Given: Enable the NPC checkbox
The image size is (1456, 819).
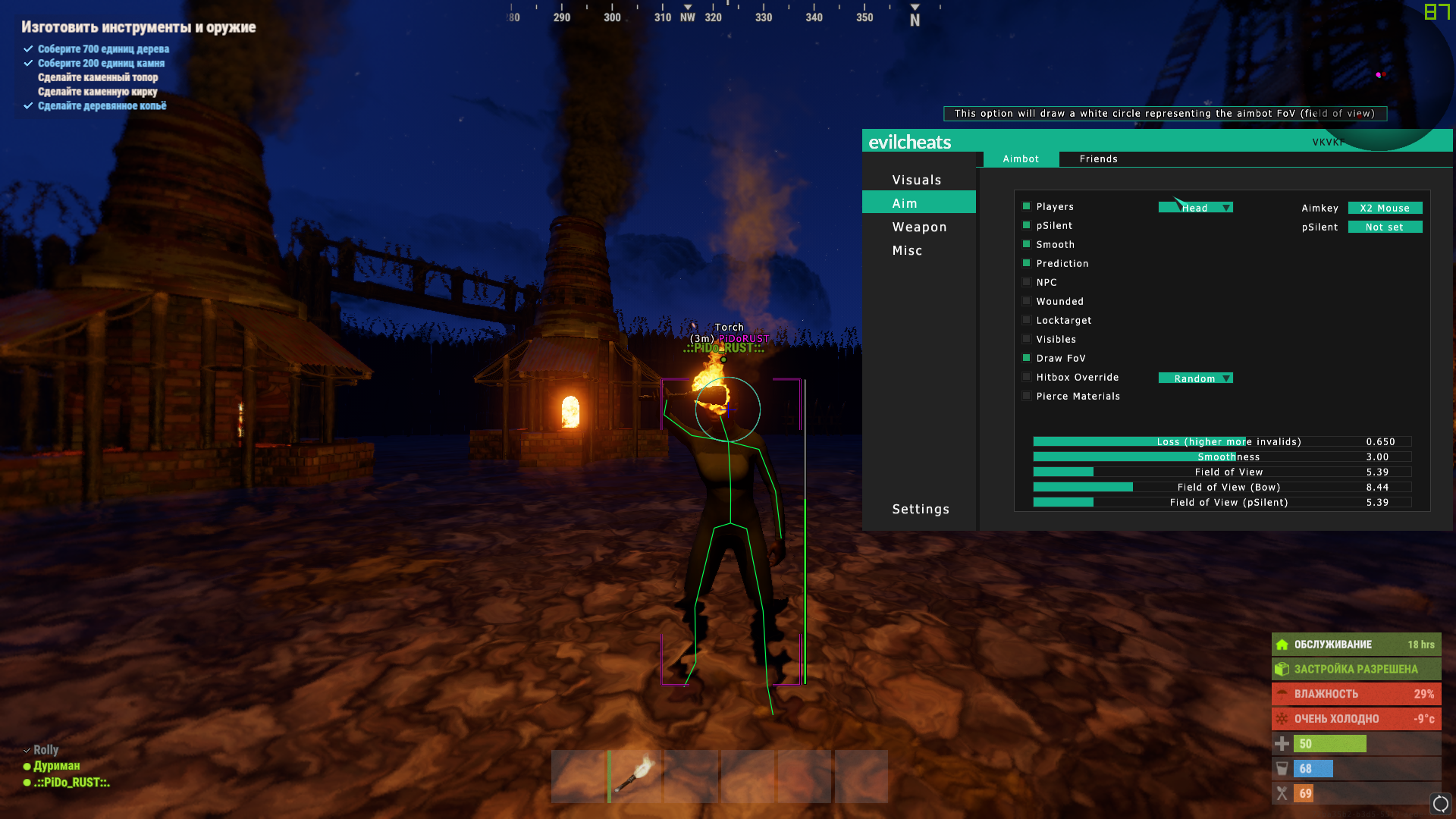Looking at the screenshot, I should 1027,282.
